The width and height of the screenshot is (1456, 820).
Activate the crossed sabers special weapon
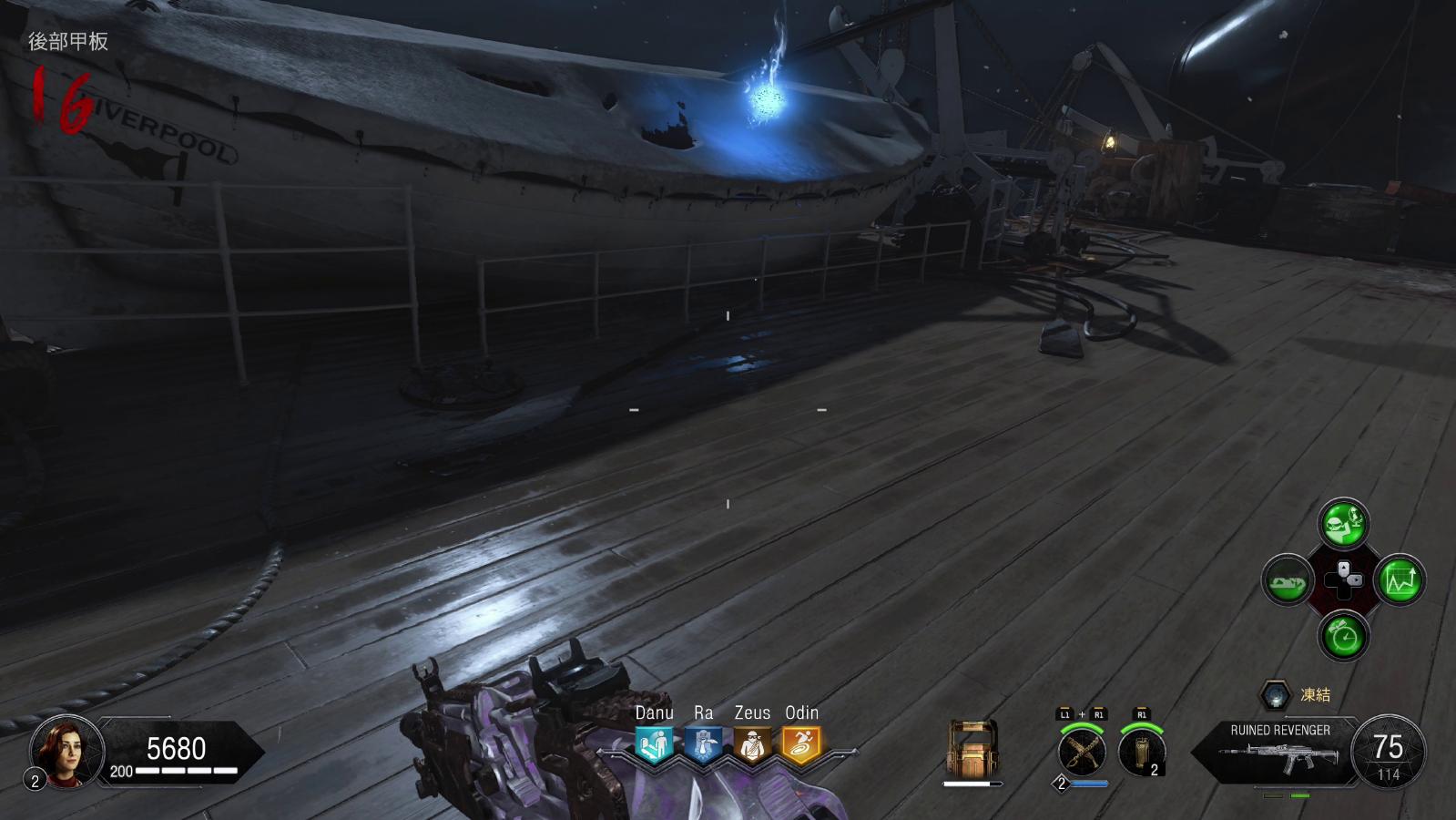[1082, 753]
